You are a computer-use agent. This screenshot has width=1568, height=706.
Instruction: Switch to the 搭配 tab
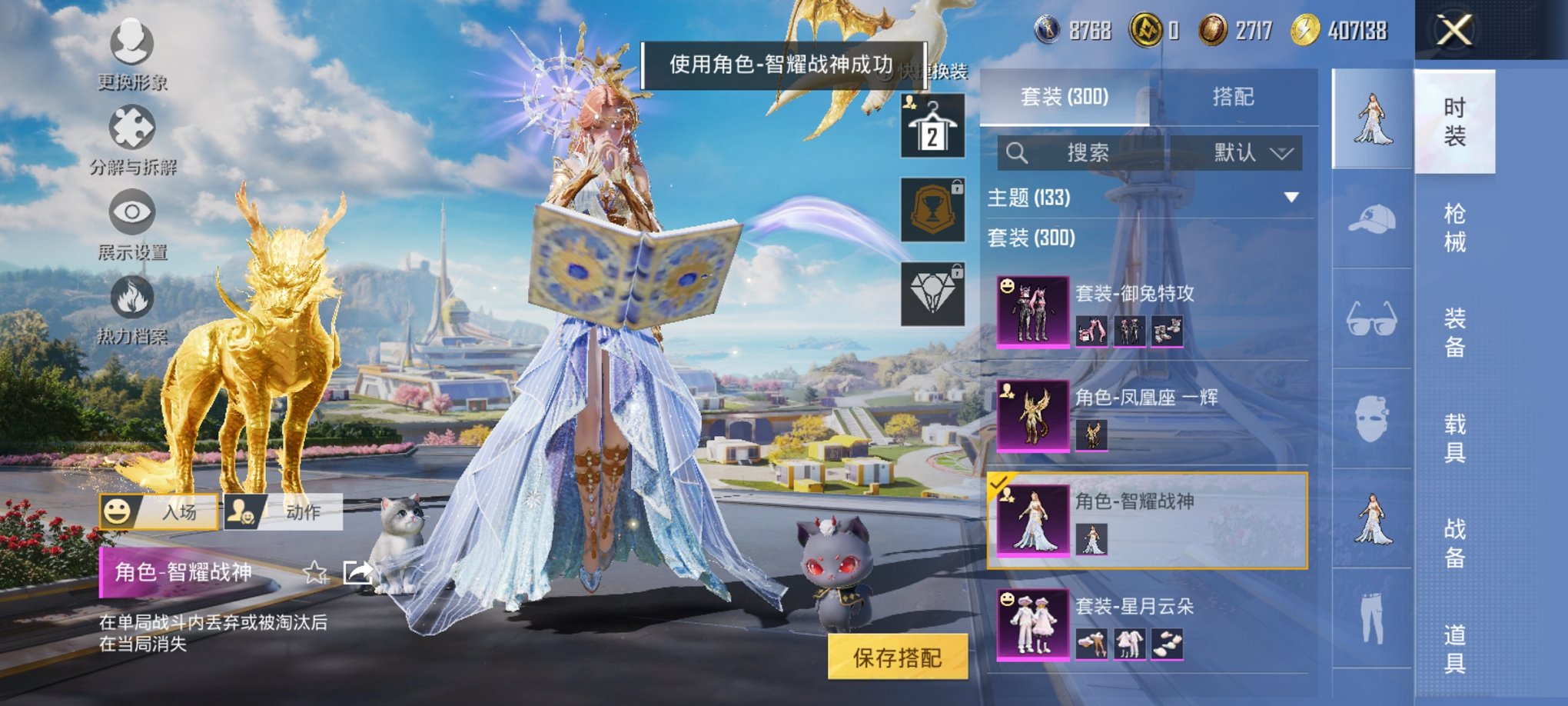[1234, 96]
